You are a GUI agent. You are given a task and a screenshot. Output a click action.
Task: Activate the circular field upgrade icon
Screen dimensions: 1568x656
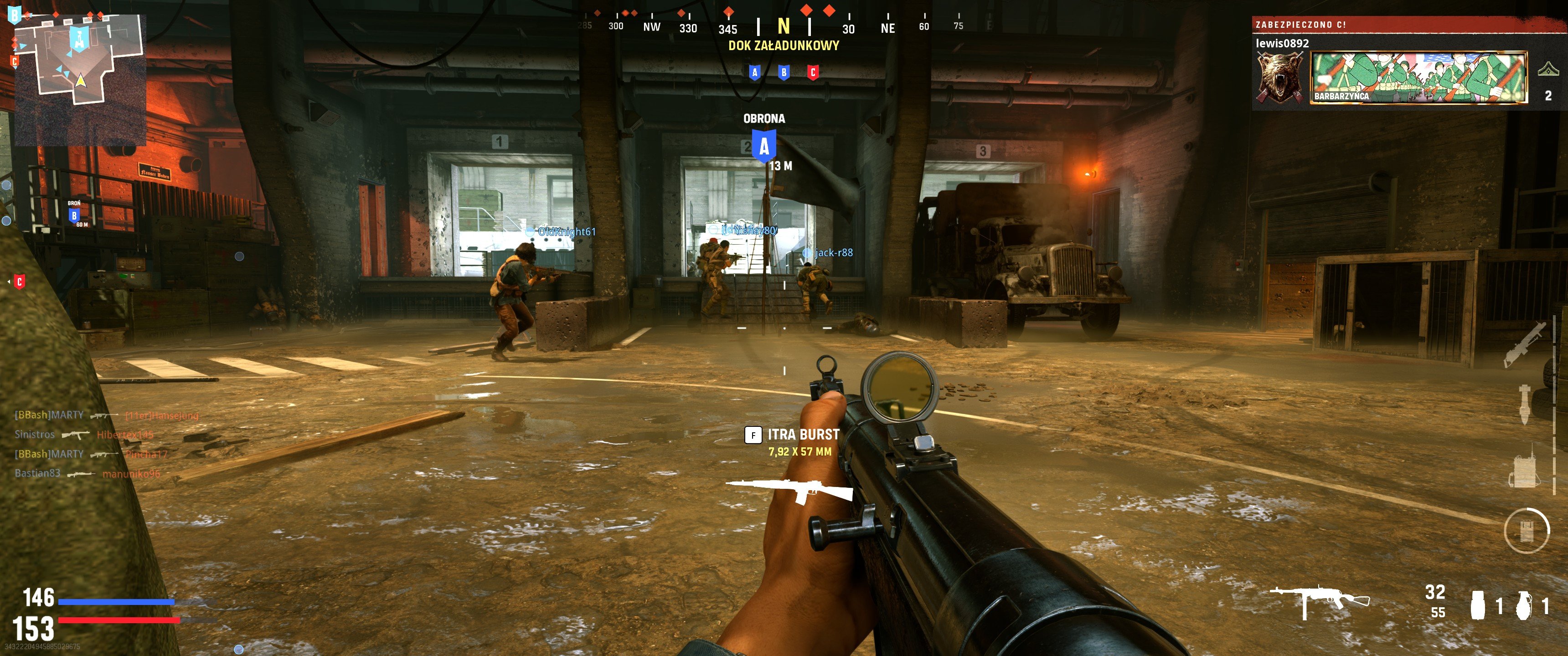pyautogui.click(x=1526, y=531)
